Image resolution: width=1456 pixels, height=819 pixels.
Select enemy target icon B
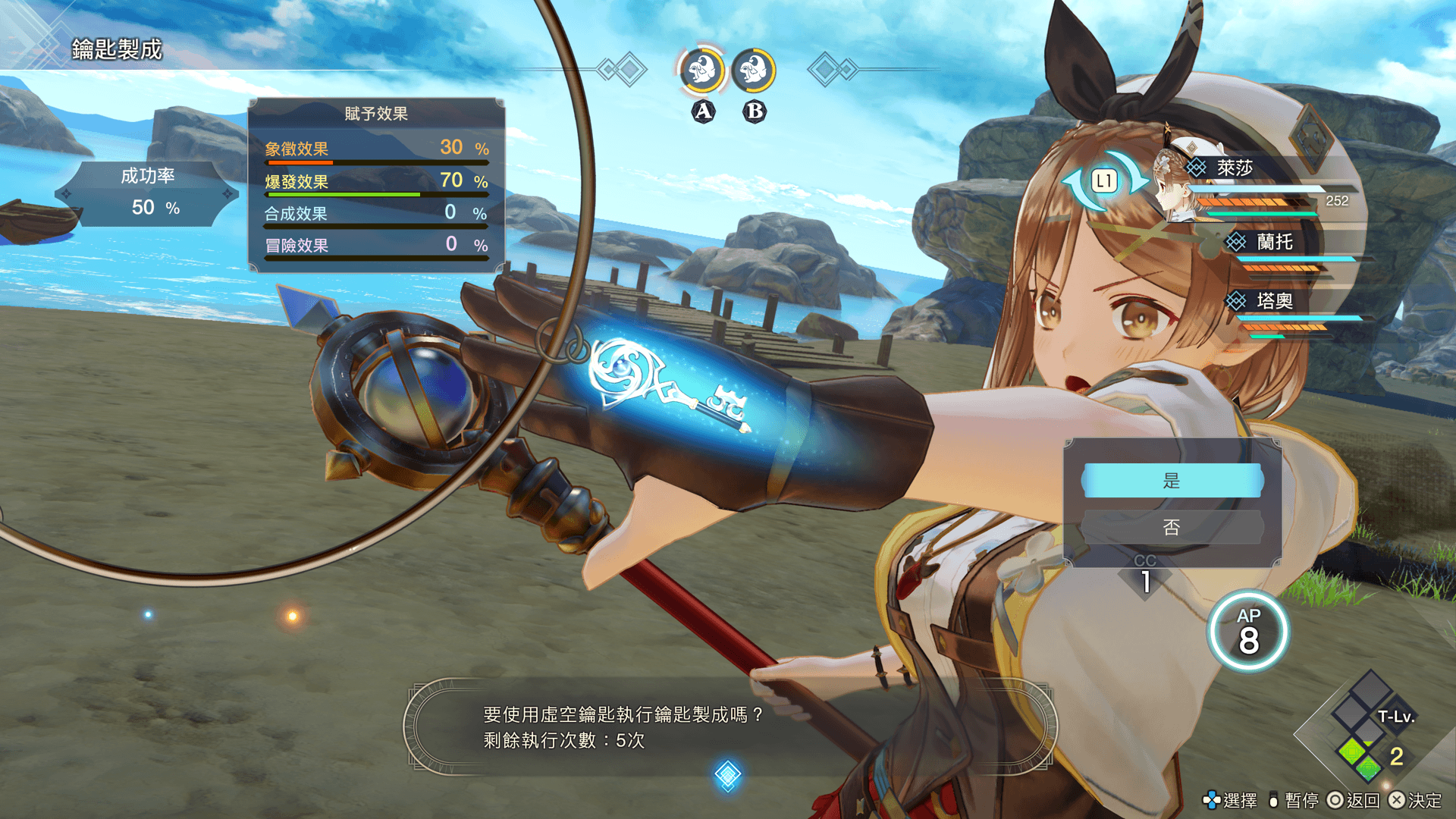(x=754, y=71)
